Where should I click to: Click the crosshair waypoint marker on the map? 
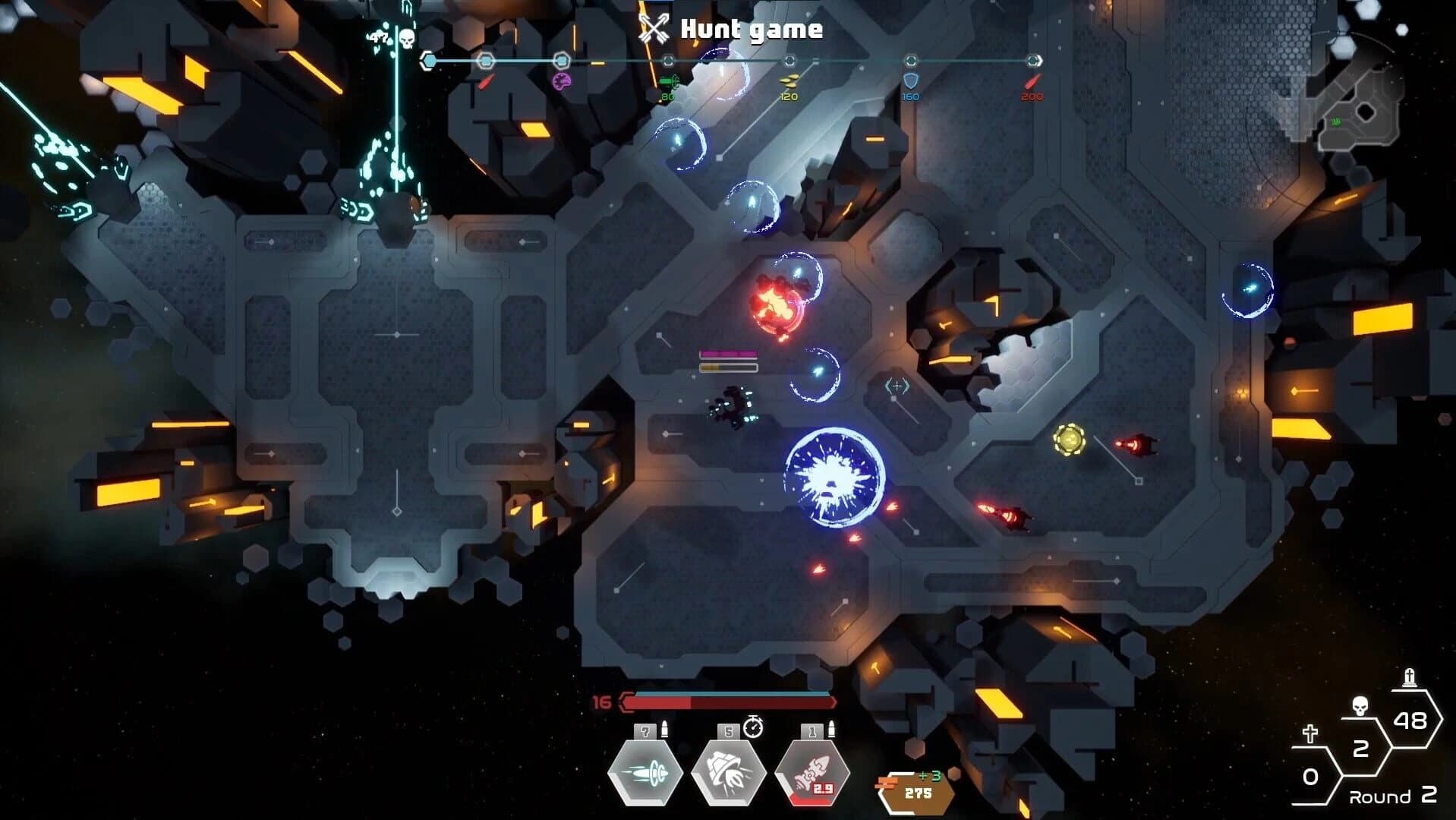[x=897, y=386]
